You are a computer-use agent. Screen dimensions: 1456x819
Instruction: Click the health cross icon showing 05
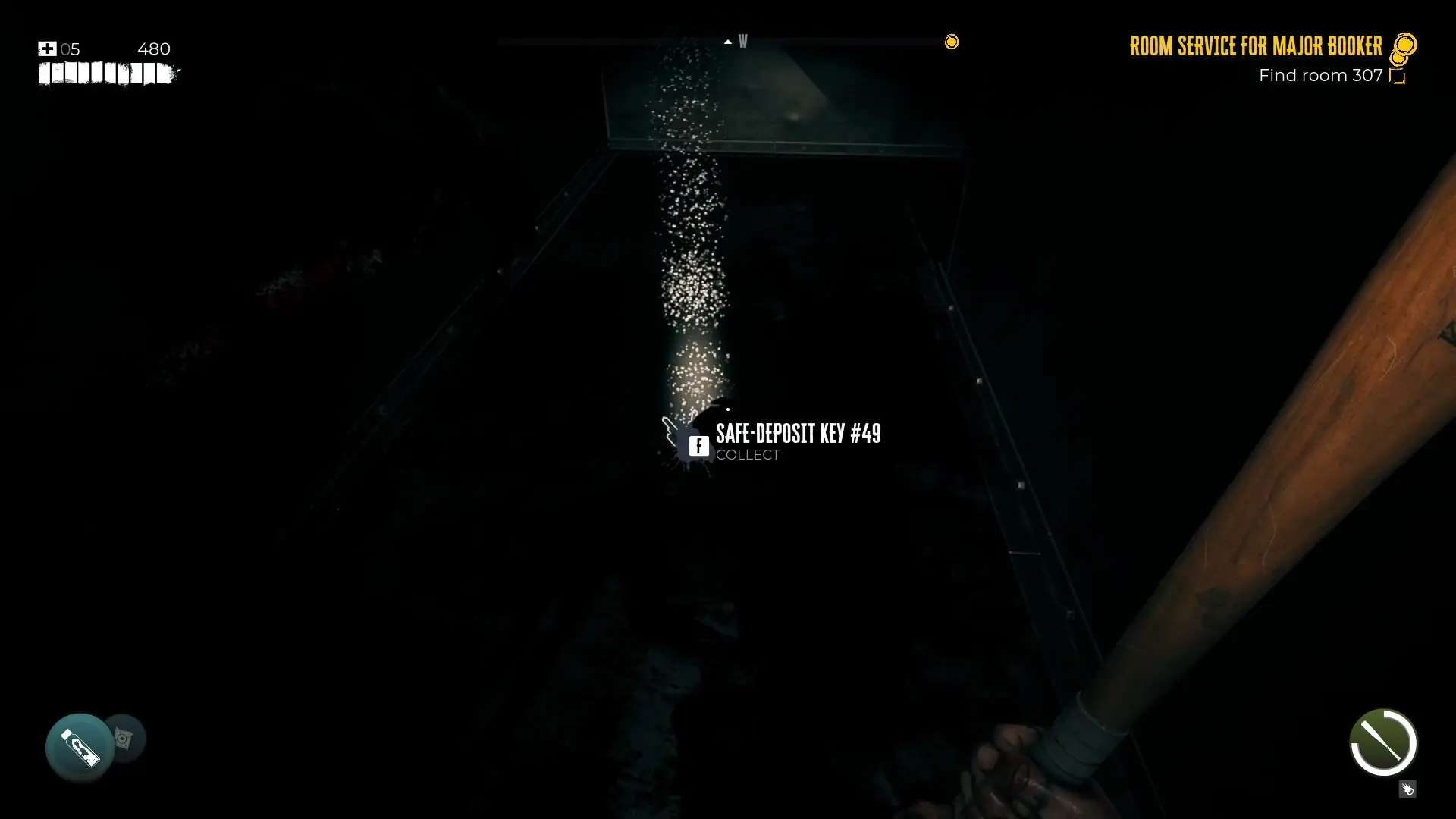pyautogui.click(x=47, y=49)
